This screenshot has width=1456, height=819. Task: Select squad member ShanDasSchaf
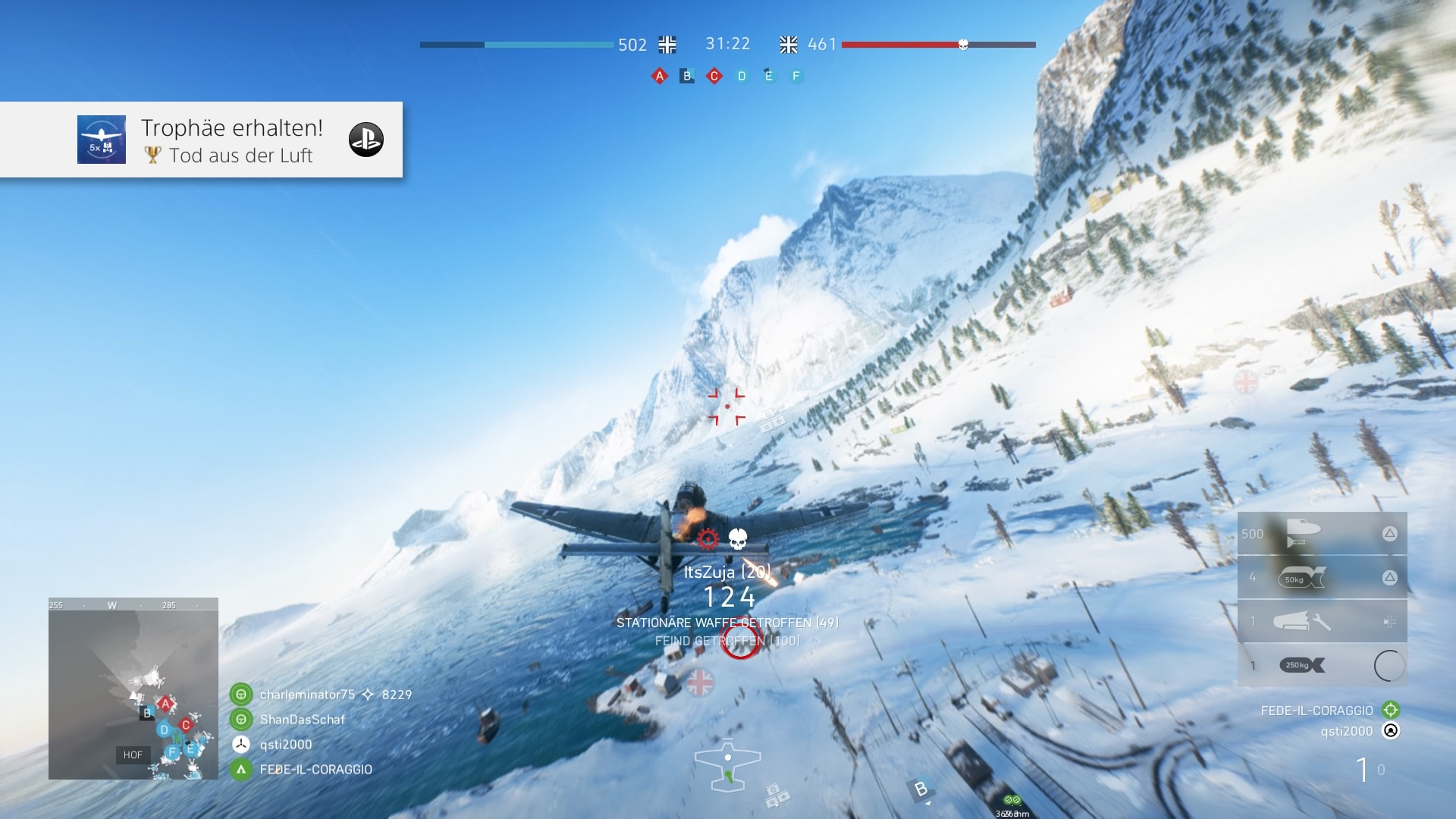pos(302,720)
